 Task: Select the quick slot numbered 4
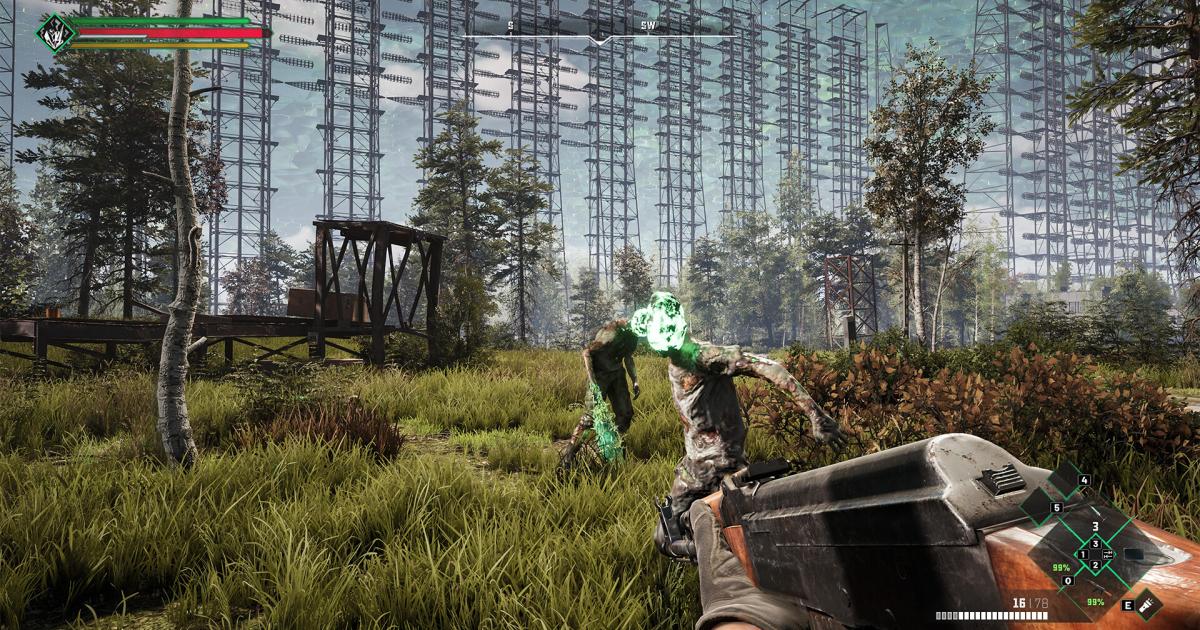tap(1084, 480)
